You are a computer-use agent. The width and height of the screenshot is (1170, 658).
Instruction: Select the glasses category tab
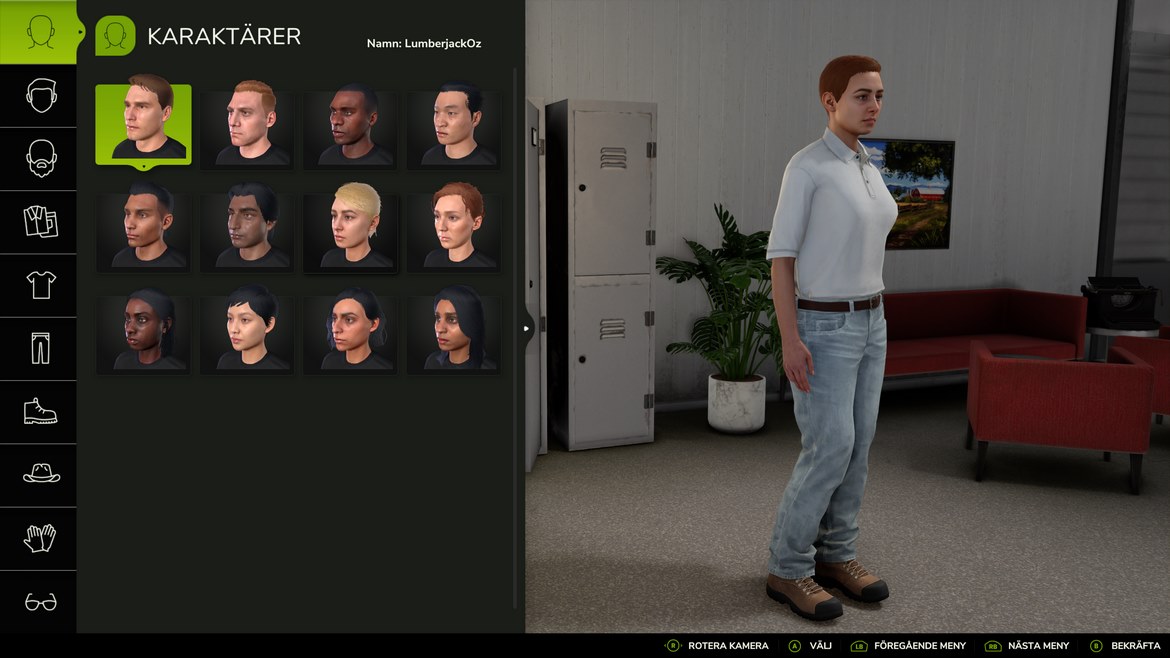point(39,602)
